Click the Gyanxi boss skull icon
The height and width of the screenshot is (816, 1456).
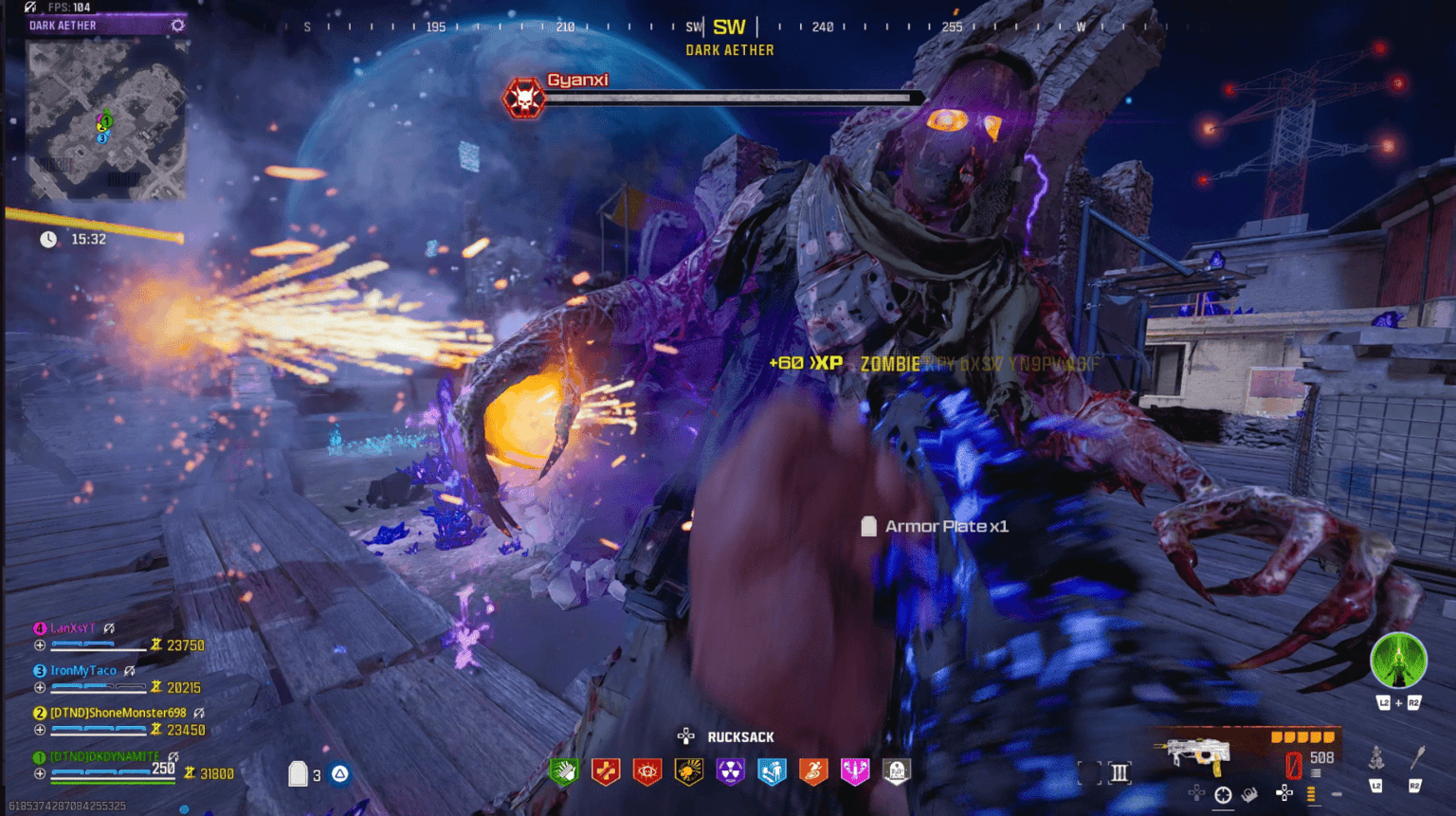523,98
